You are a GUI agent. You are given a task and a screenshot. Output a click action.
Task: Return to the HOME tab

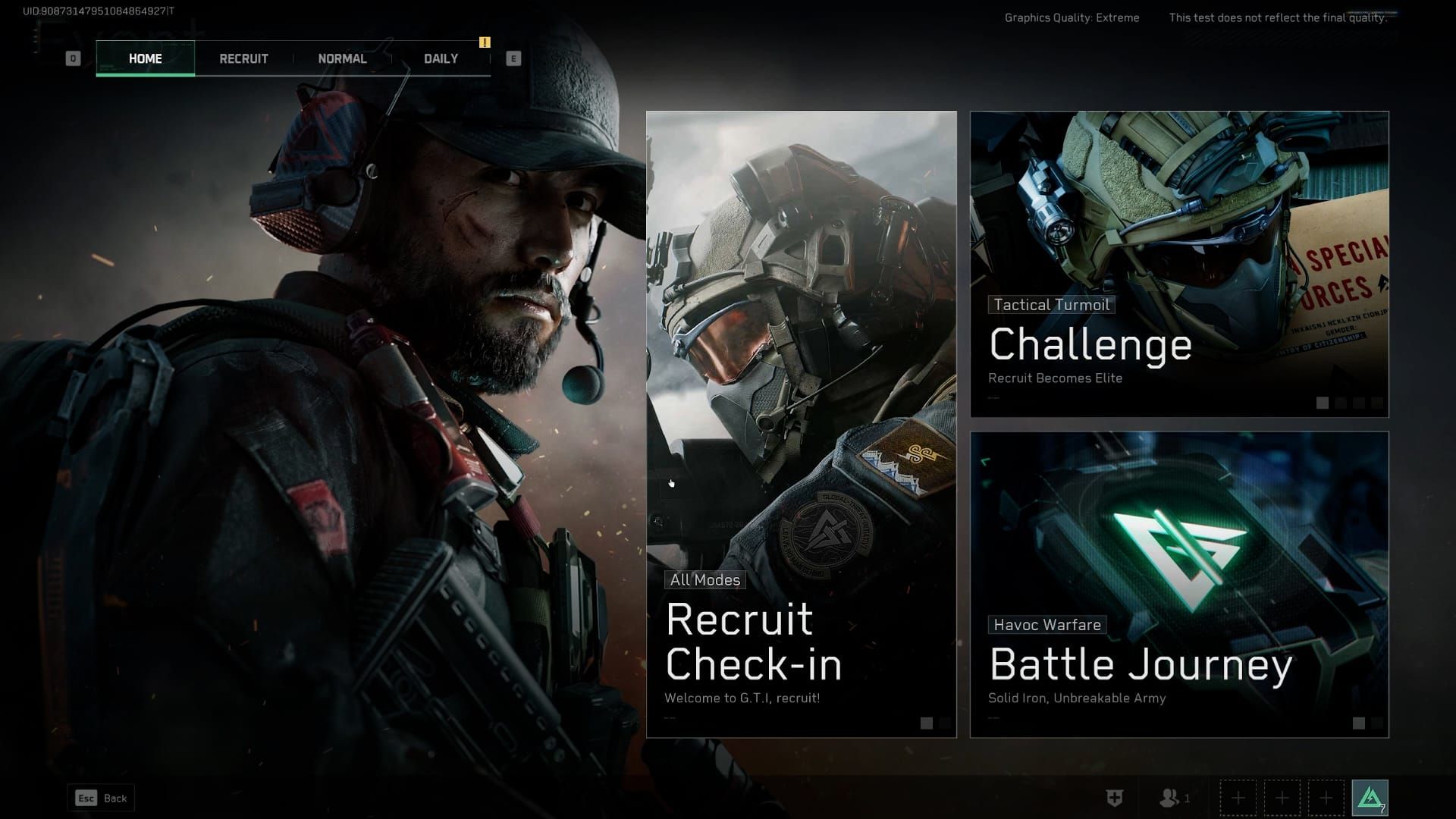(145, 58)
